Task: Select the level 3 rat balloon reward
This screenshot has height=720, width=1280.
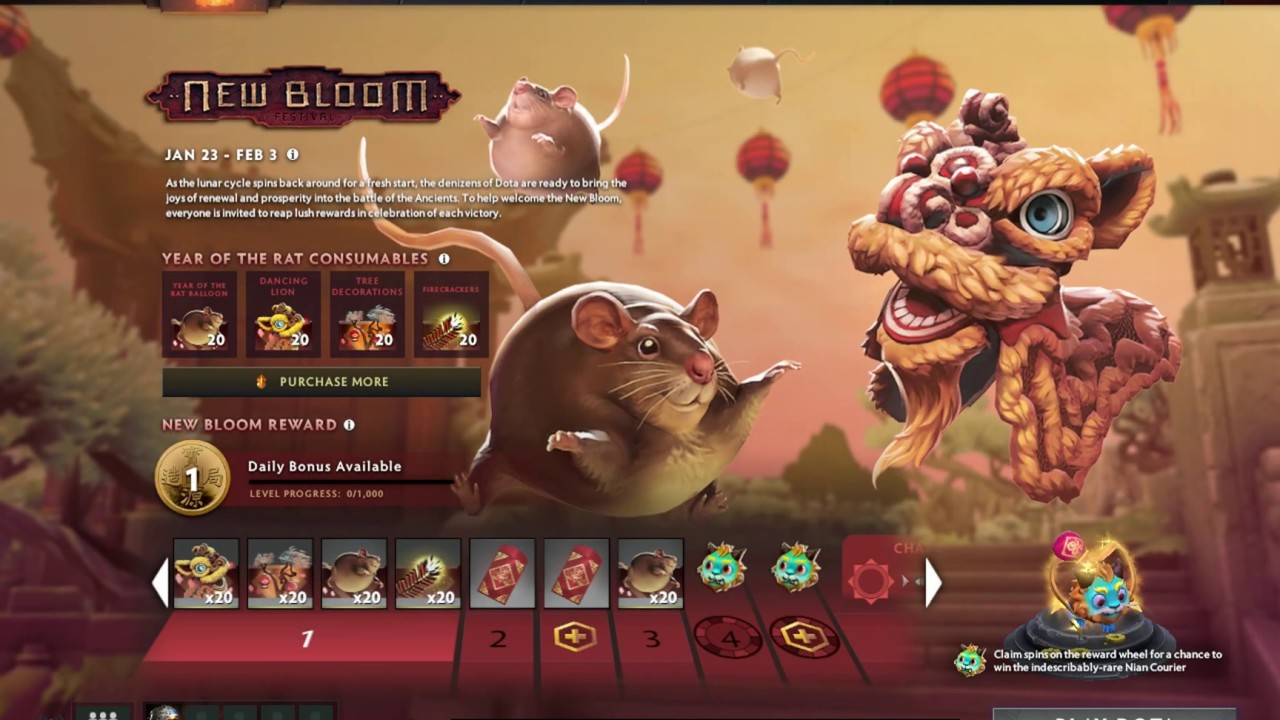Action: click(x=650, y=574)
